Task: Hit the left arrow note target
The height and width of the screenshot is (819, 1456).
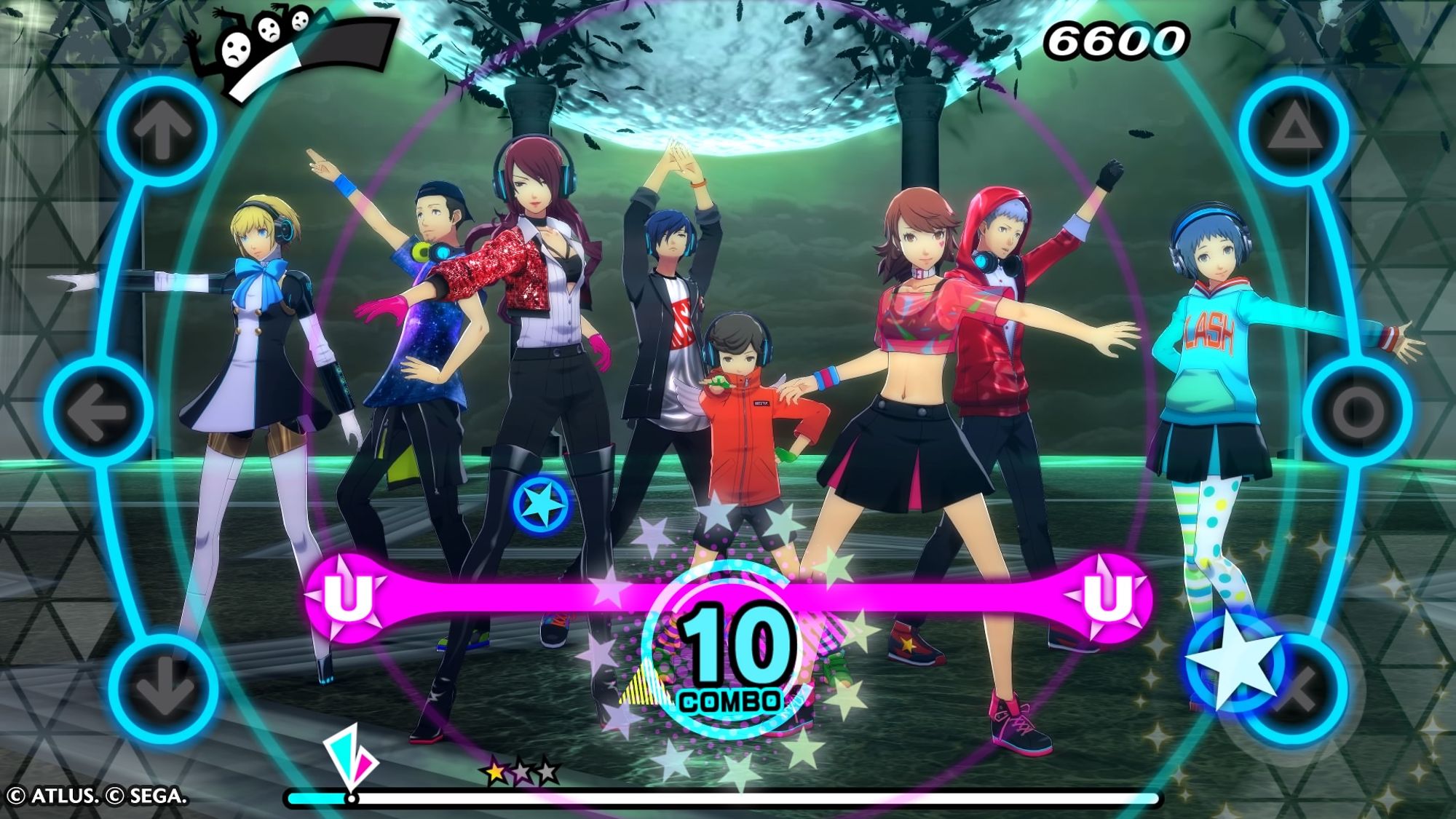Action: click(x=98, y=411)
